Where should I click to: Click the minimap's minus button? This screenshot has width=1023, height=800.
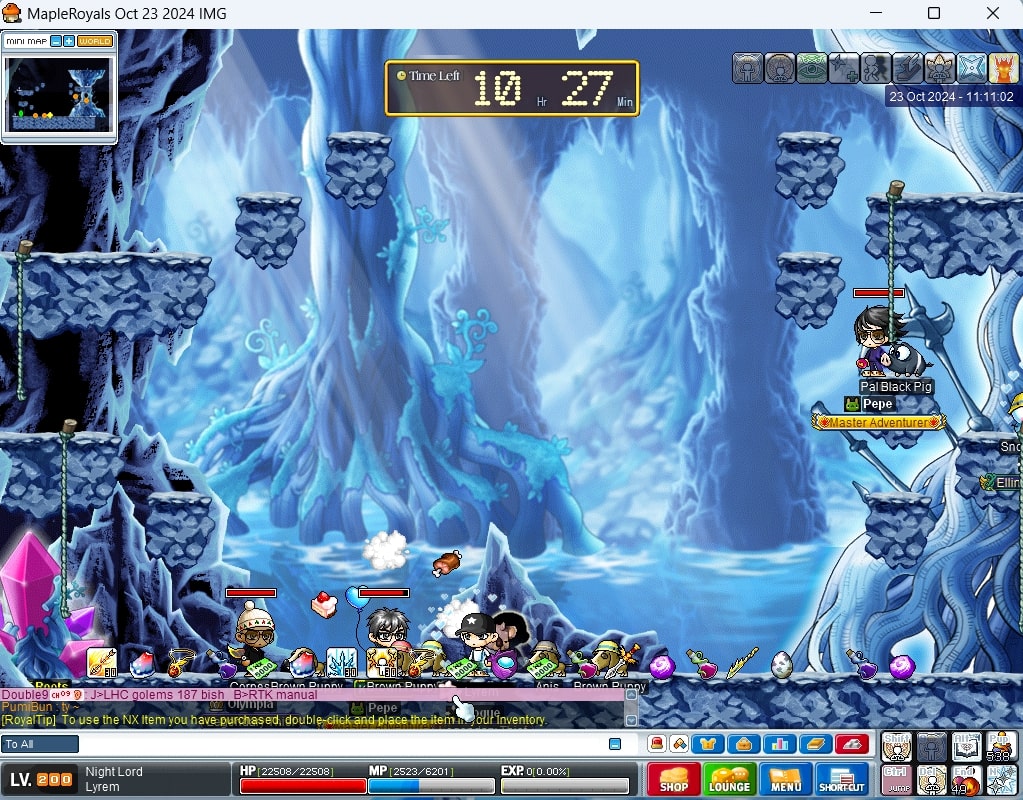[x=56, y=41]
